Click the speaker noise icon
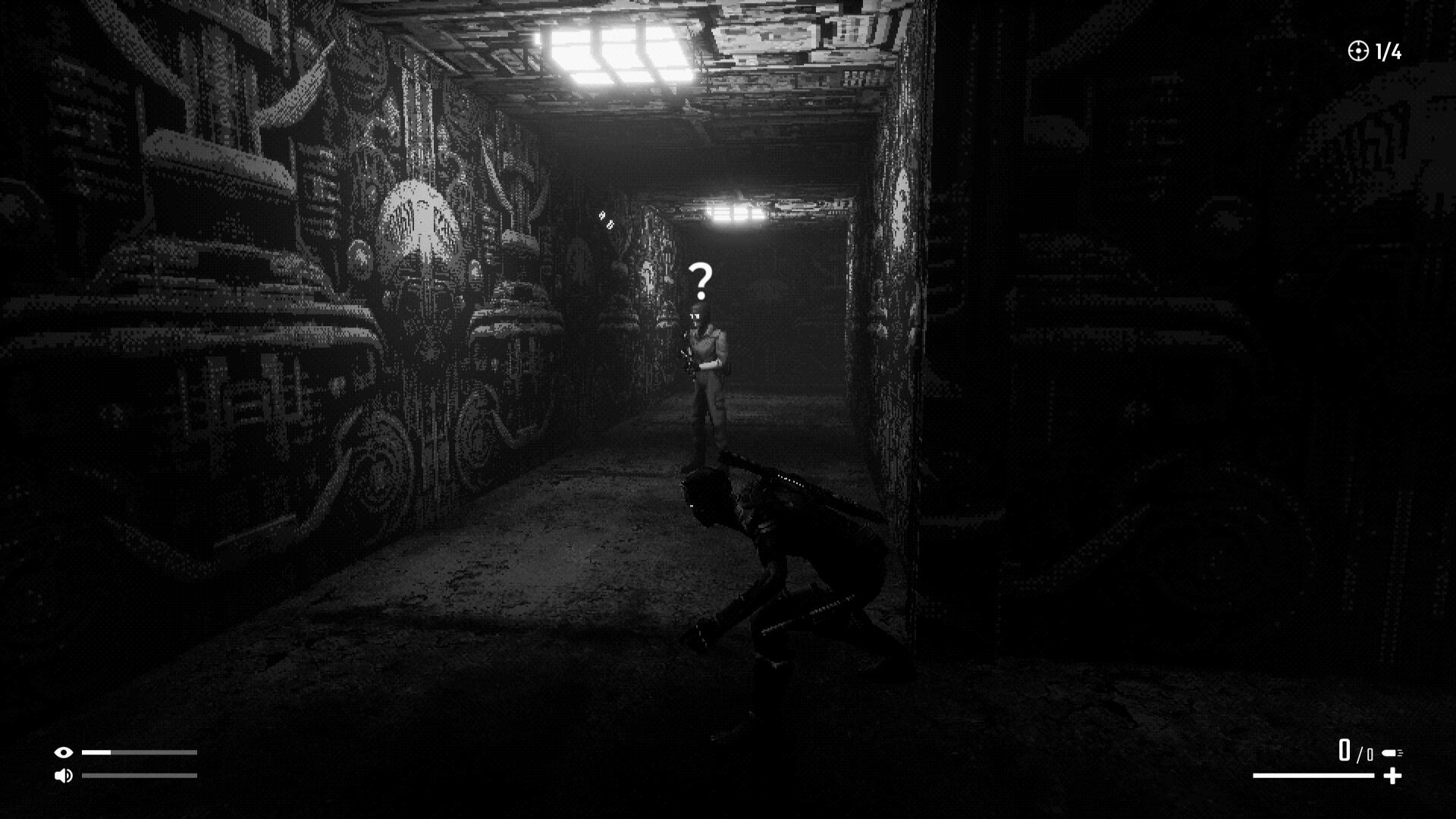 [x=63, y=775]
